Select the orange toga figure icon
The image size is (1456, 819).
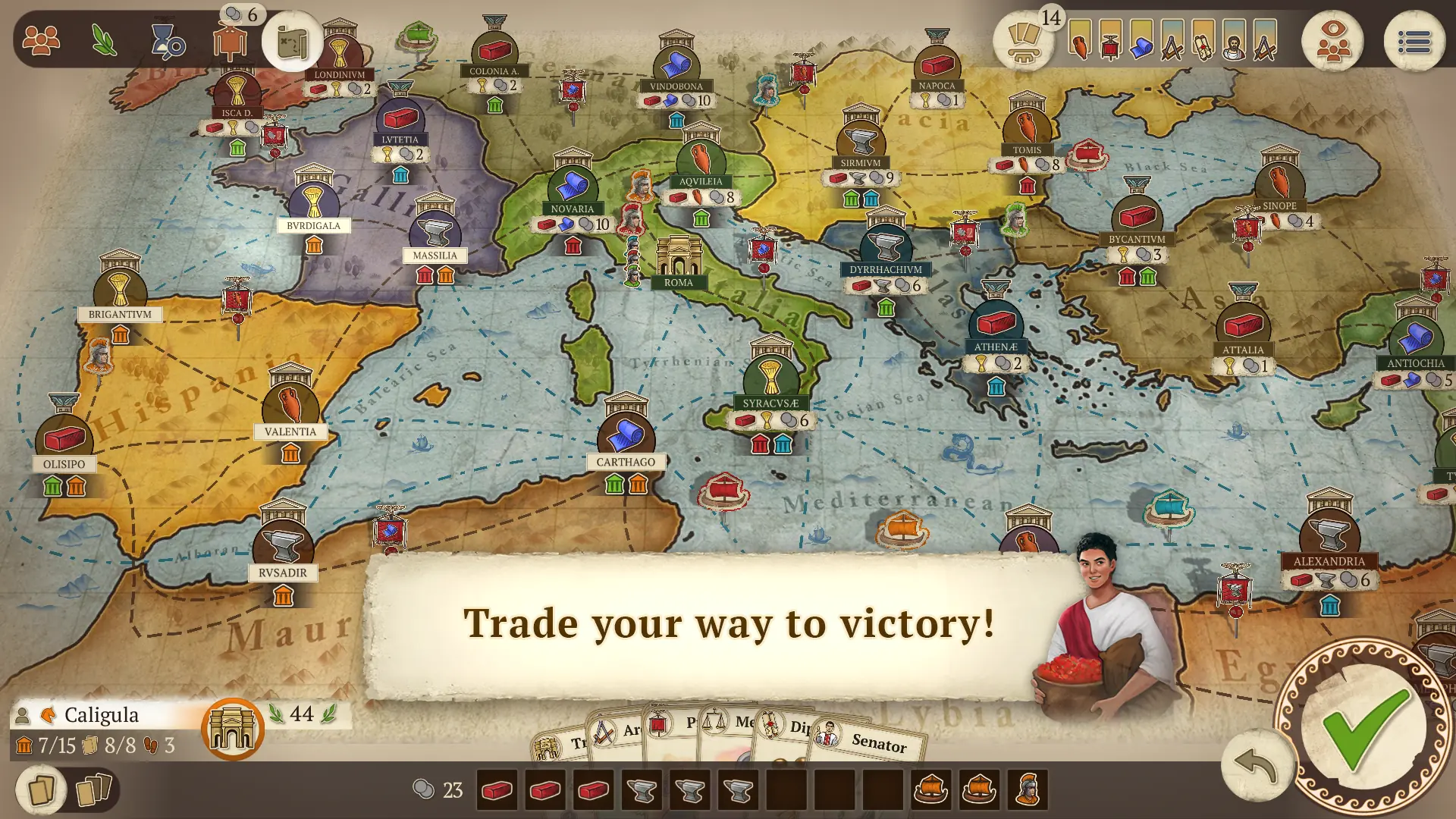pos(231,39)
